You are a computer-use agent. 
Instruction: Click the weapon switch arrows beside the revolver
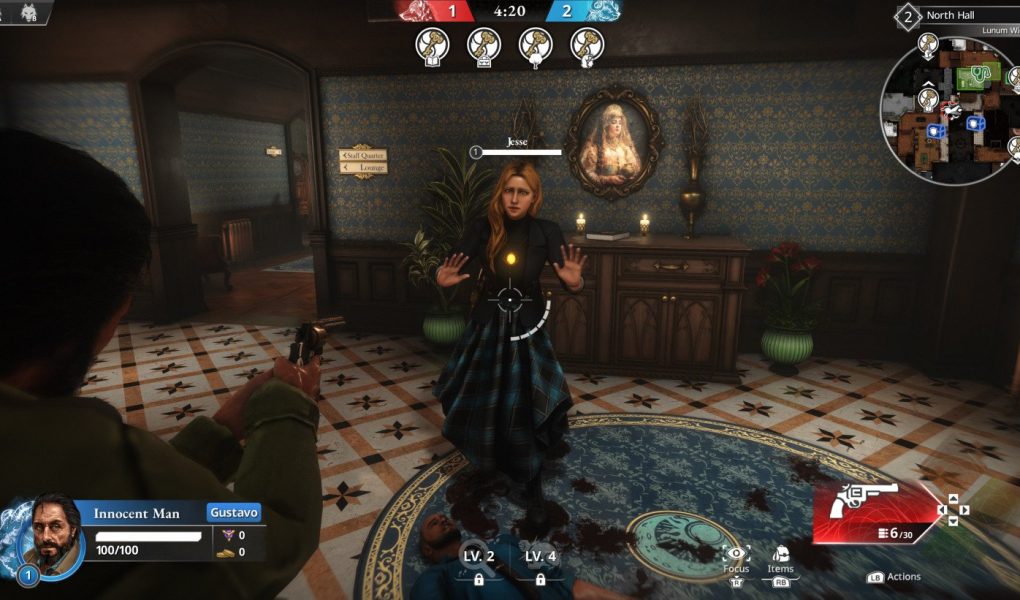click(951, 510)
